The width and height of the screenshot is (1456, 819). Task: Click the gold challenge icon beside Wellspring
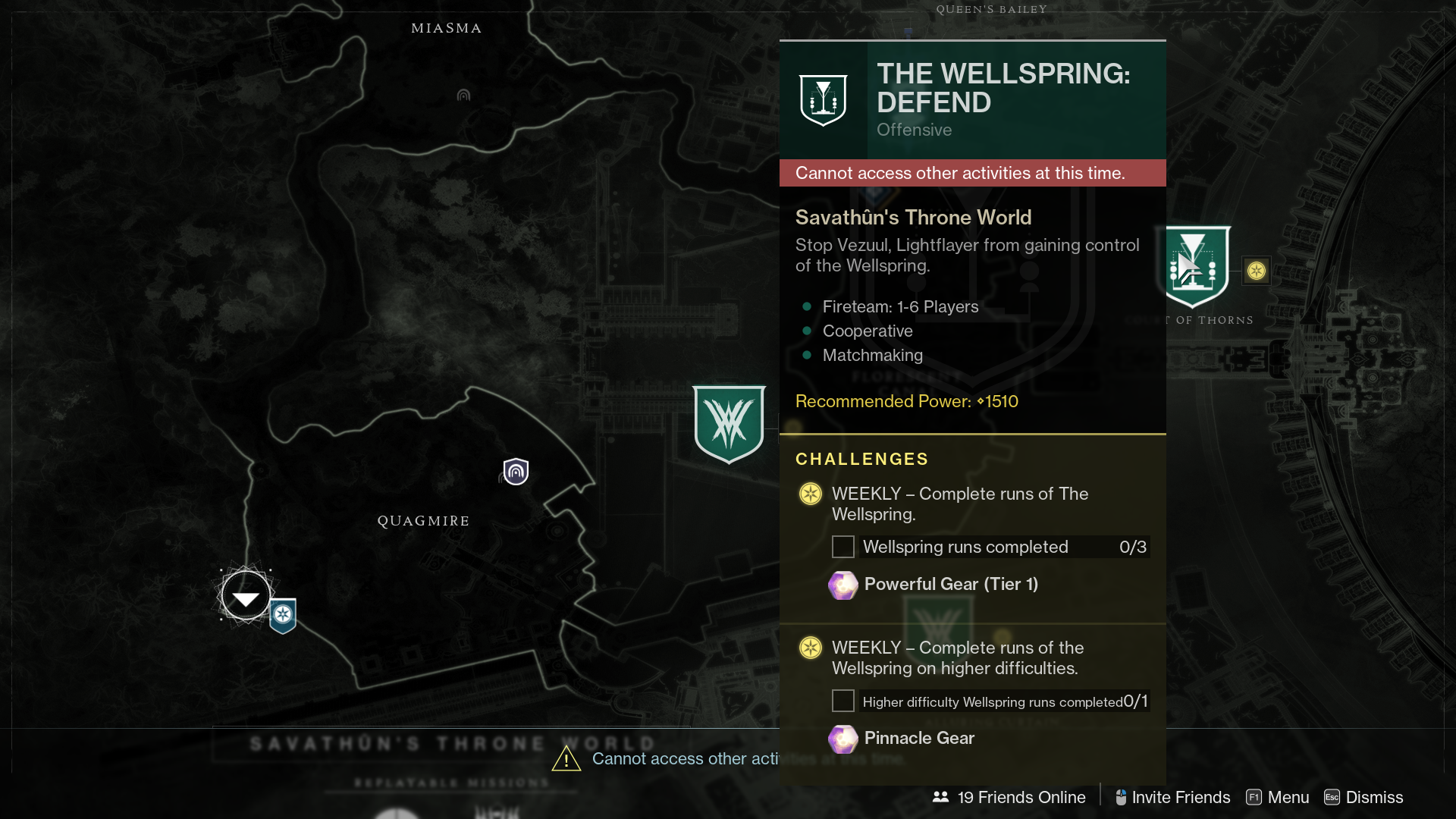(1257, 271)
